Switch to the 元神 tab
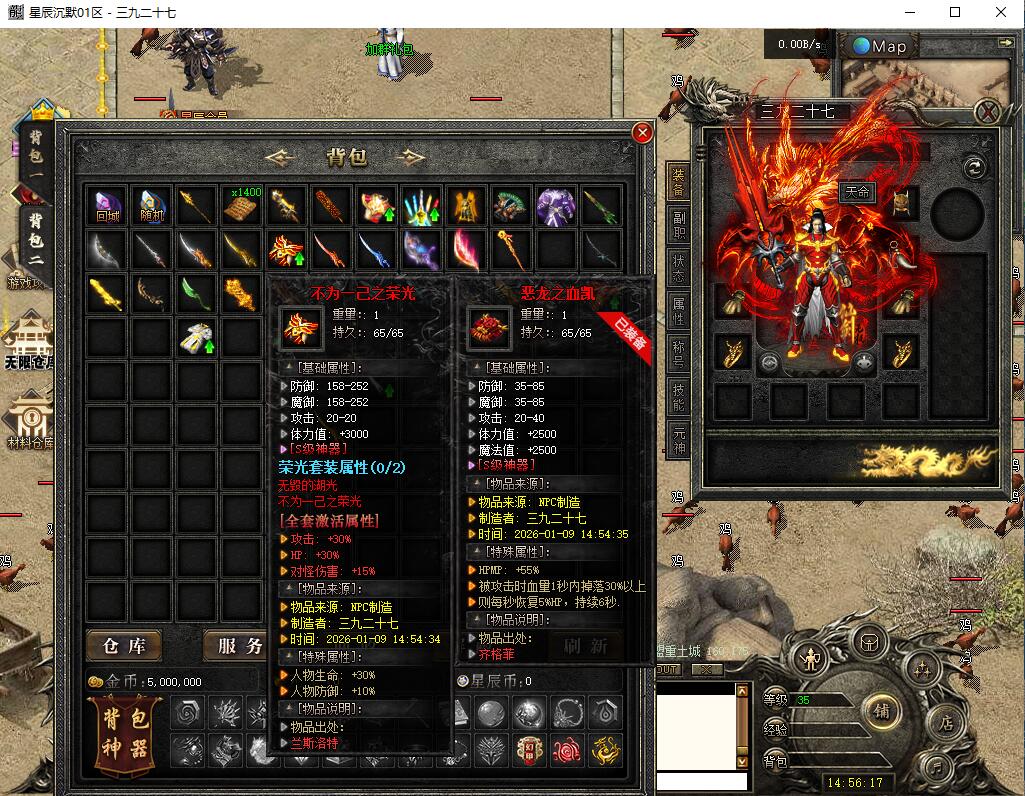Viewport: 1025px width, 796px height. click(679, 439)
